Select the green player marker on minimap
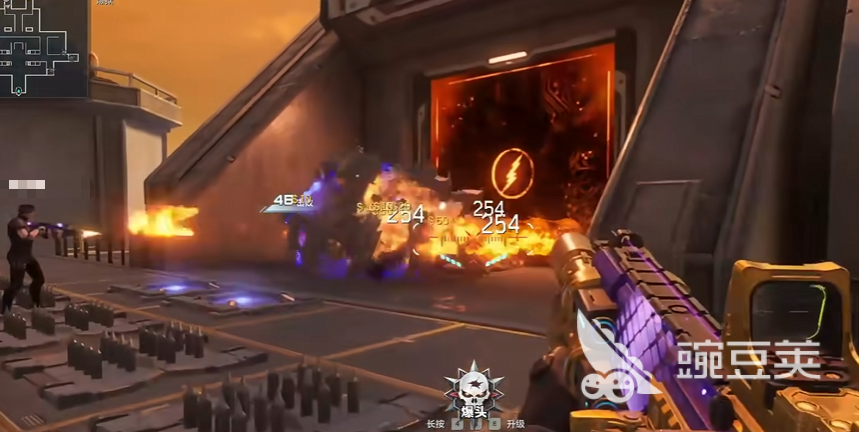Image resolution: width=859 pixels, height=432 pixels. pos(18,91)
